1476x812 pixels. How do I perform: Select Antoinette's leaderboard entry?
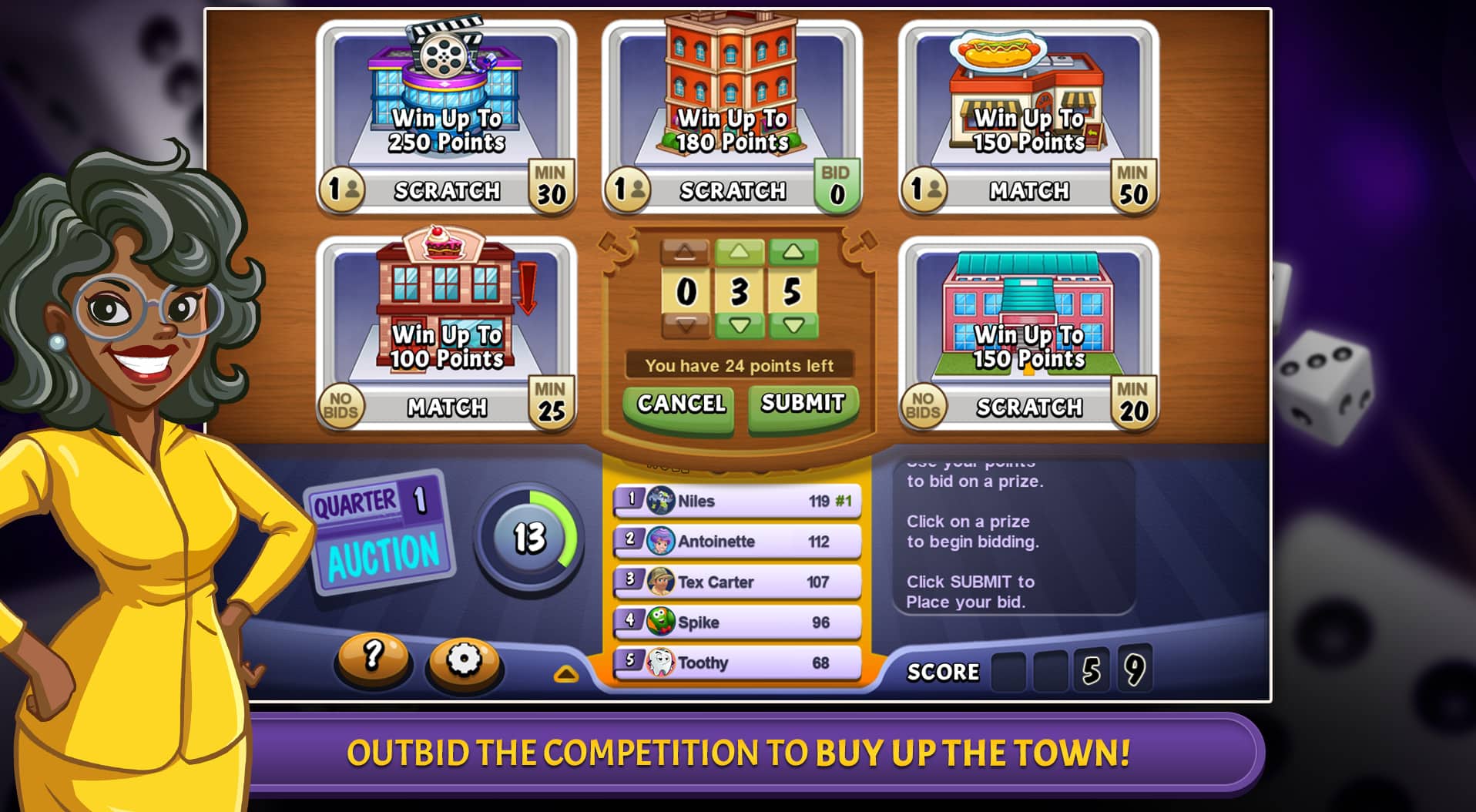pos(736,541)
